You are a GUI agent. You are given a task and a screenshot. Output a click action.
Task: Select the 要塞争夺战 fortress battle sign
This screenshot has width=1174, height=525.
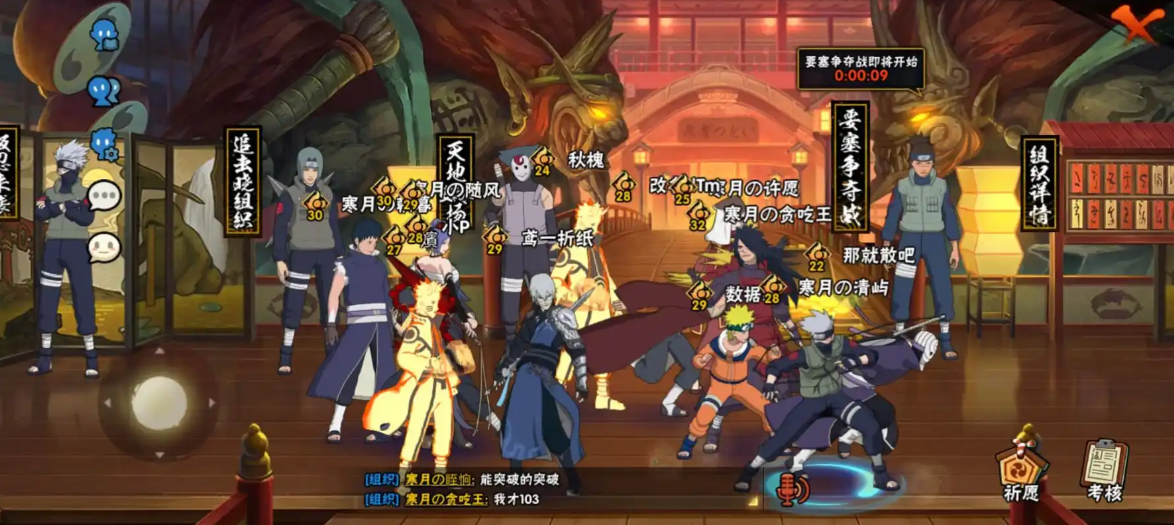point(850,165)
